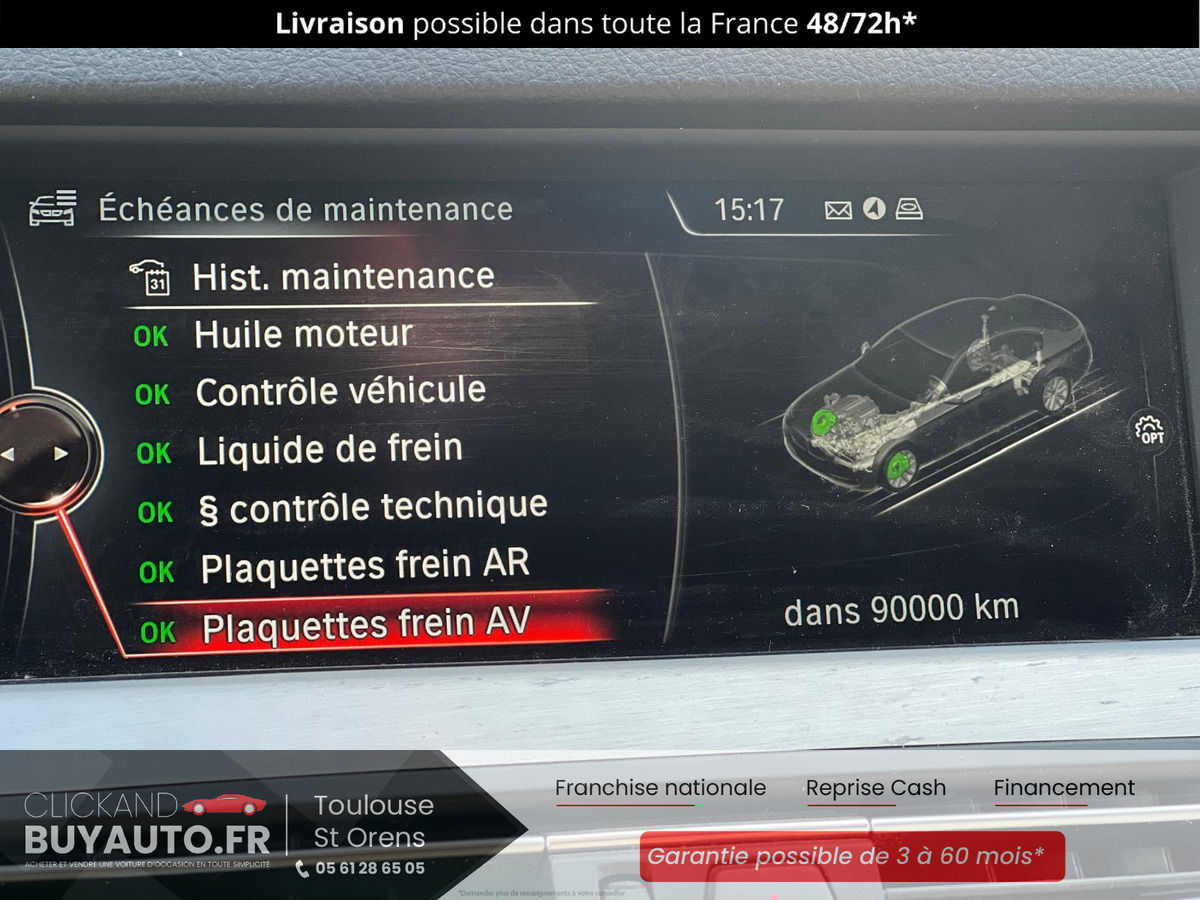Viewport: 1200px width, 900px height.
Task: Open the OPT options gear icon
Action: [x=1150, y=431]
